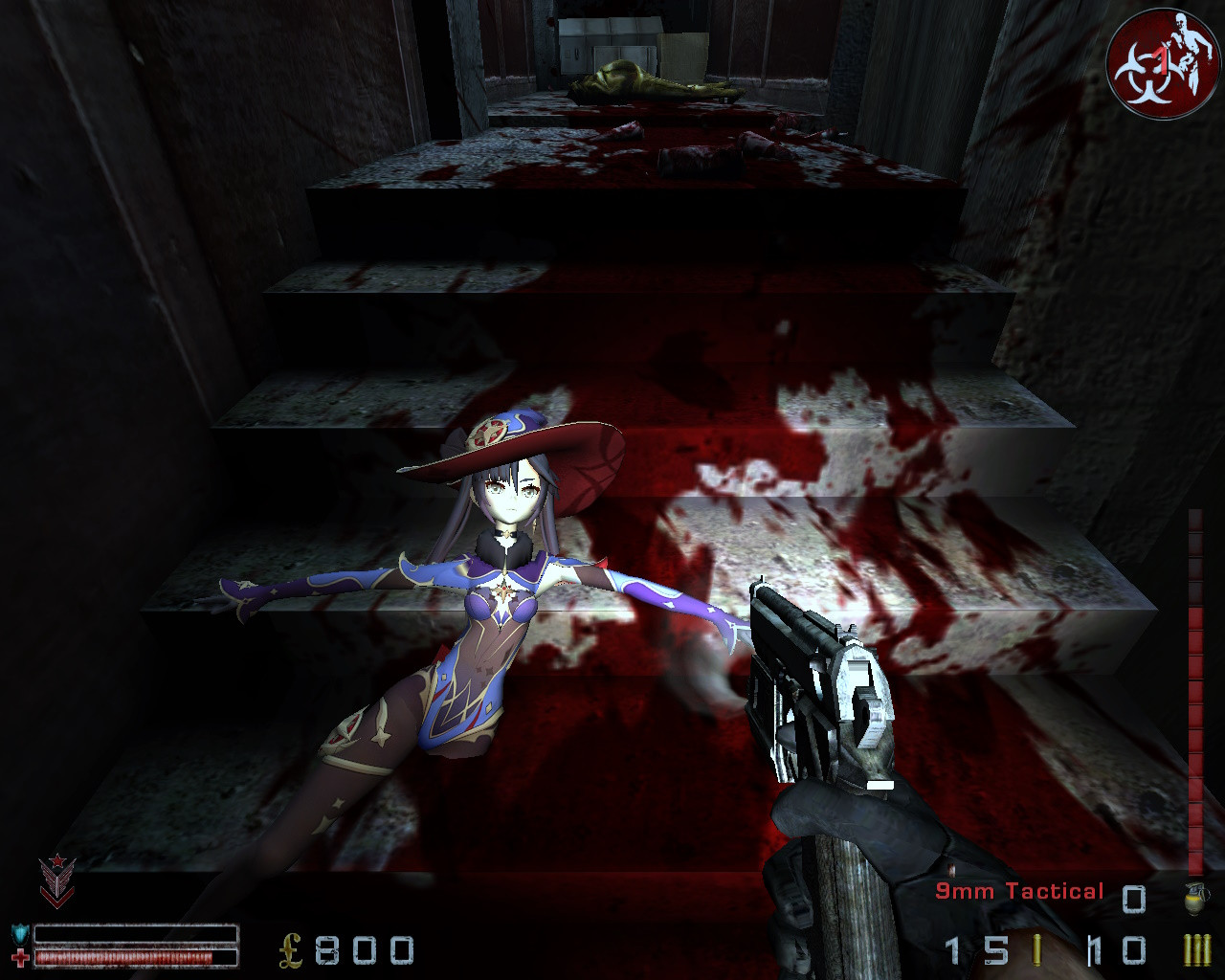Click the red health cross icon
The width and height of the screenshot is (1225, 980).
[22, 957]
